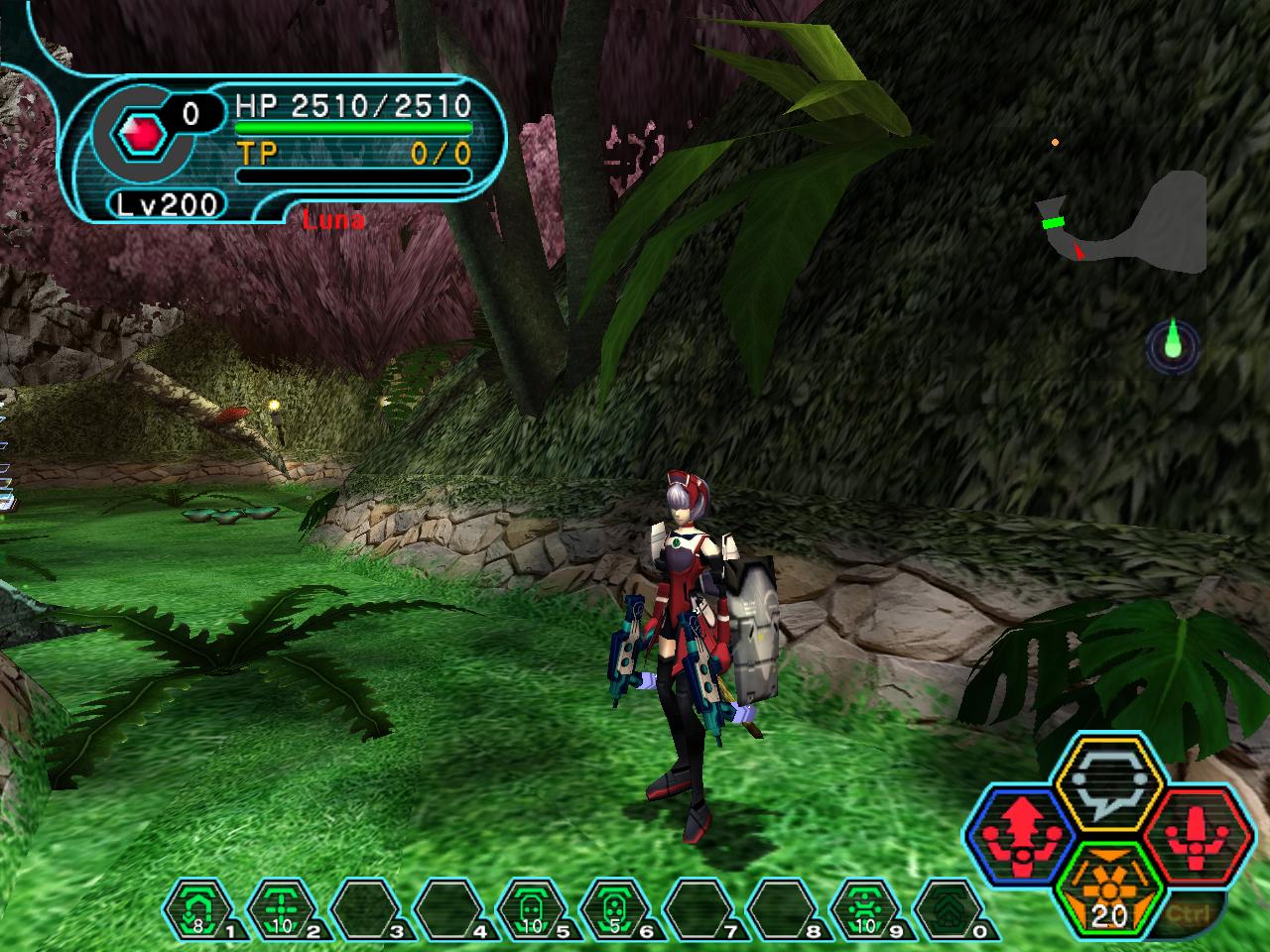Select the dim chevron icon in slot 0
1270x952 pixels.
(x=948, y=907)
